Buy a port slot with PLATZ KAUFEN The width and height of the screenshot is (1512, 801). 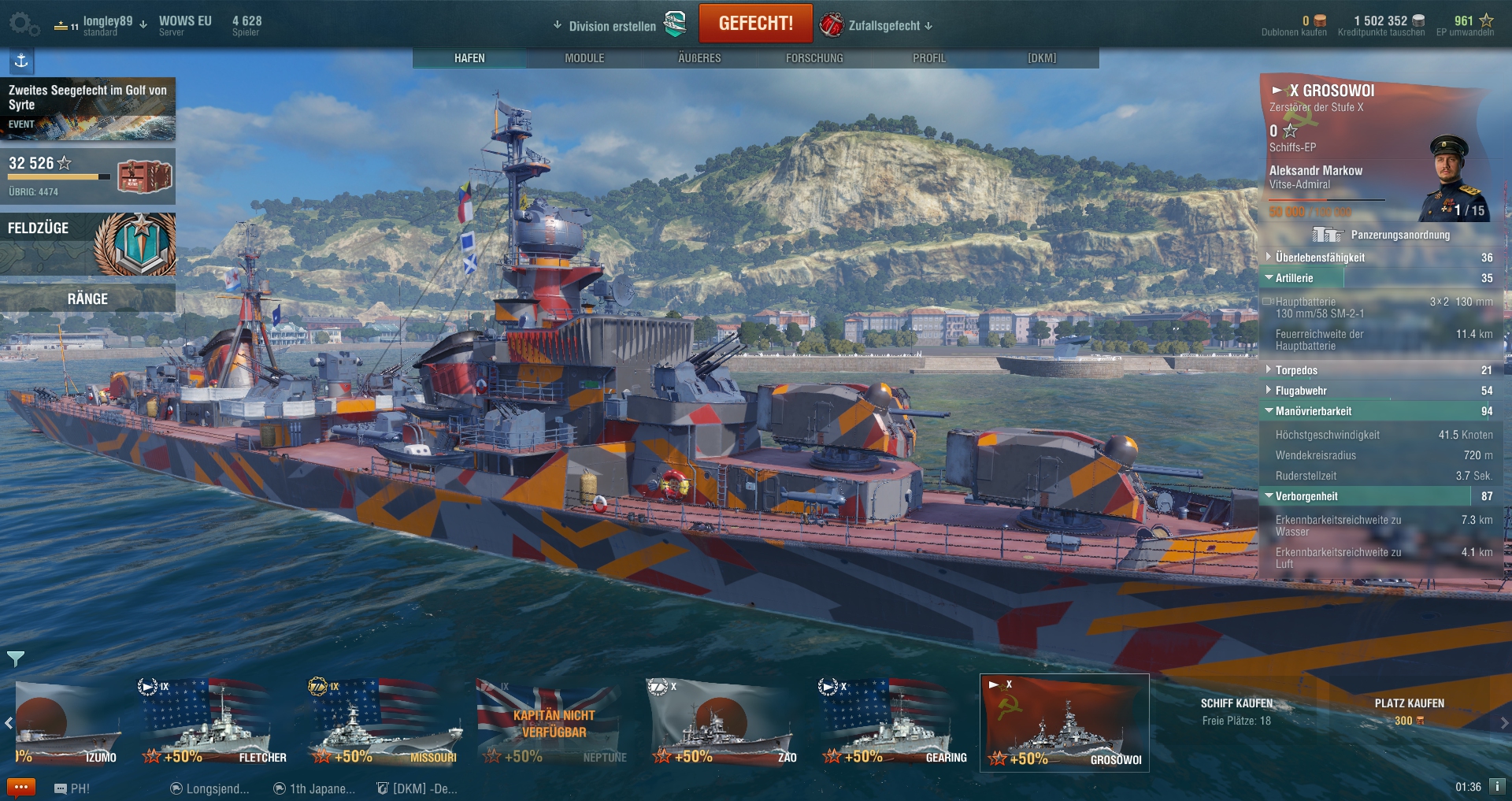pos(1409,710)
